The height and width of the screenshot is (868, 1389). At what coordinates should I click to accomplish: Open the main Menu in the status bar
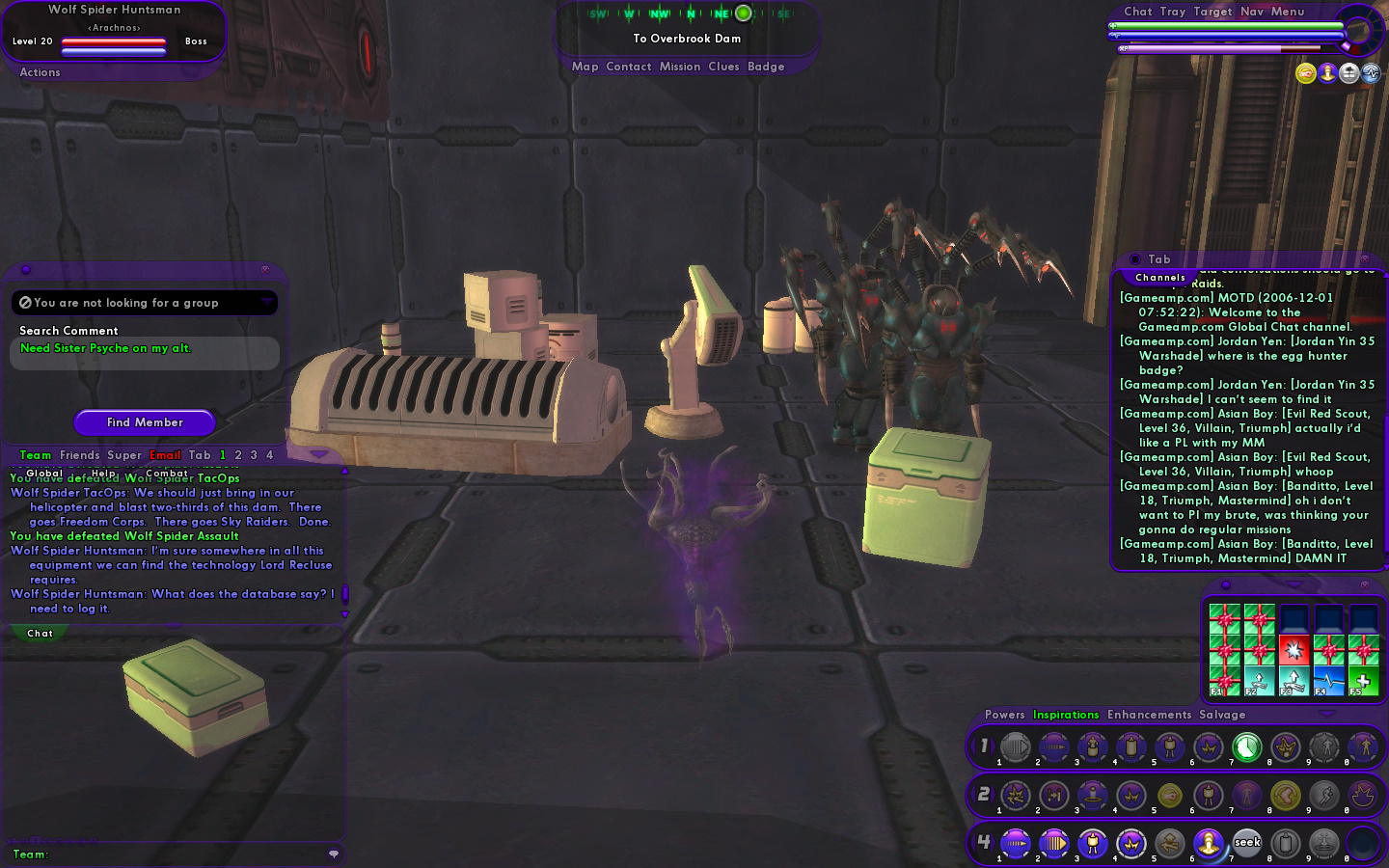point(1287,12)
